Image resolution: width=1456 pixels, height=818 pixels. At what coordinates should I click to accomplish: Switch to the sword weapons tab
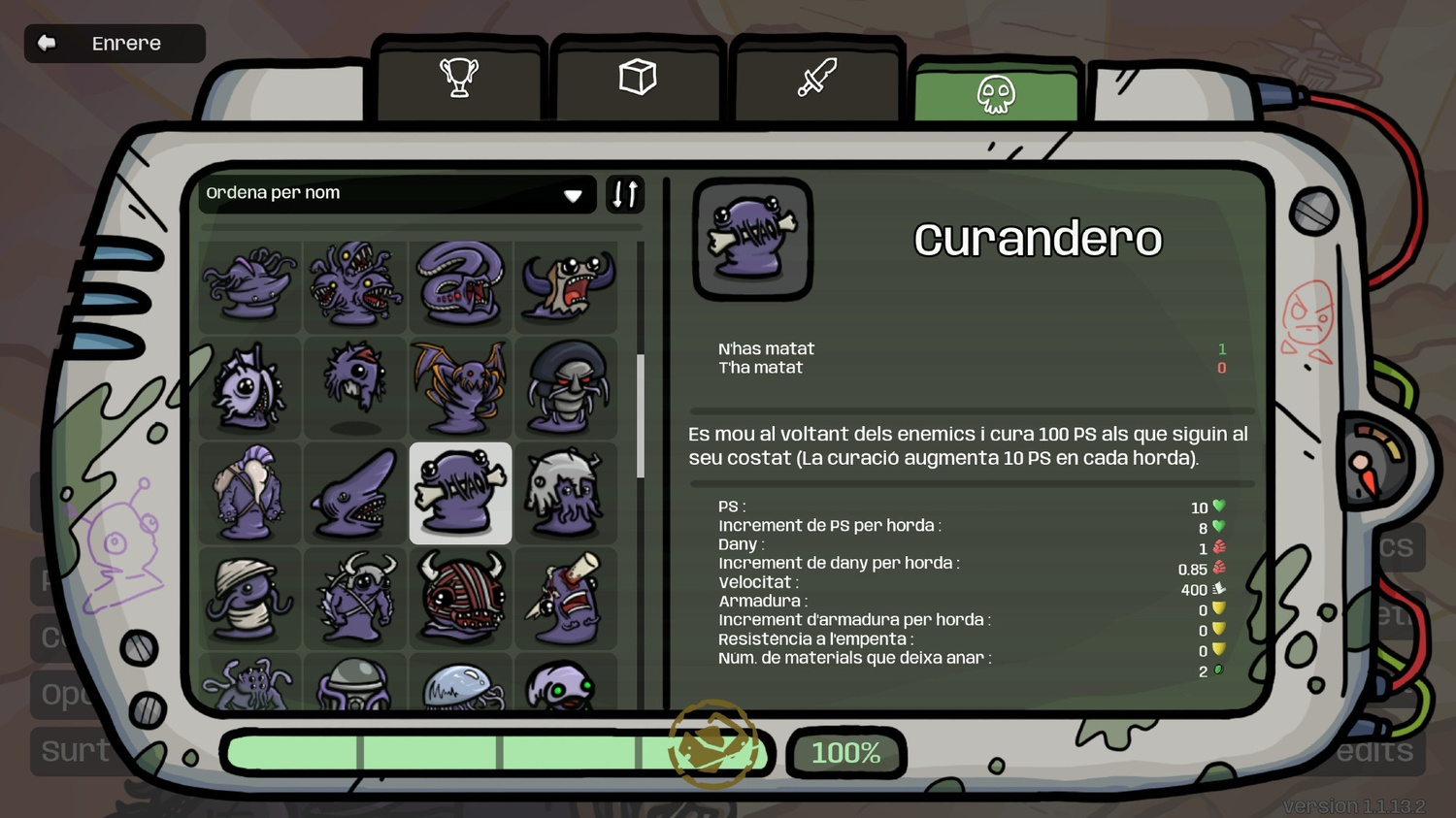(x=816, y=78)
